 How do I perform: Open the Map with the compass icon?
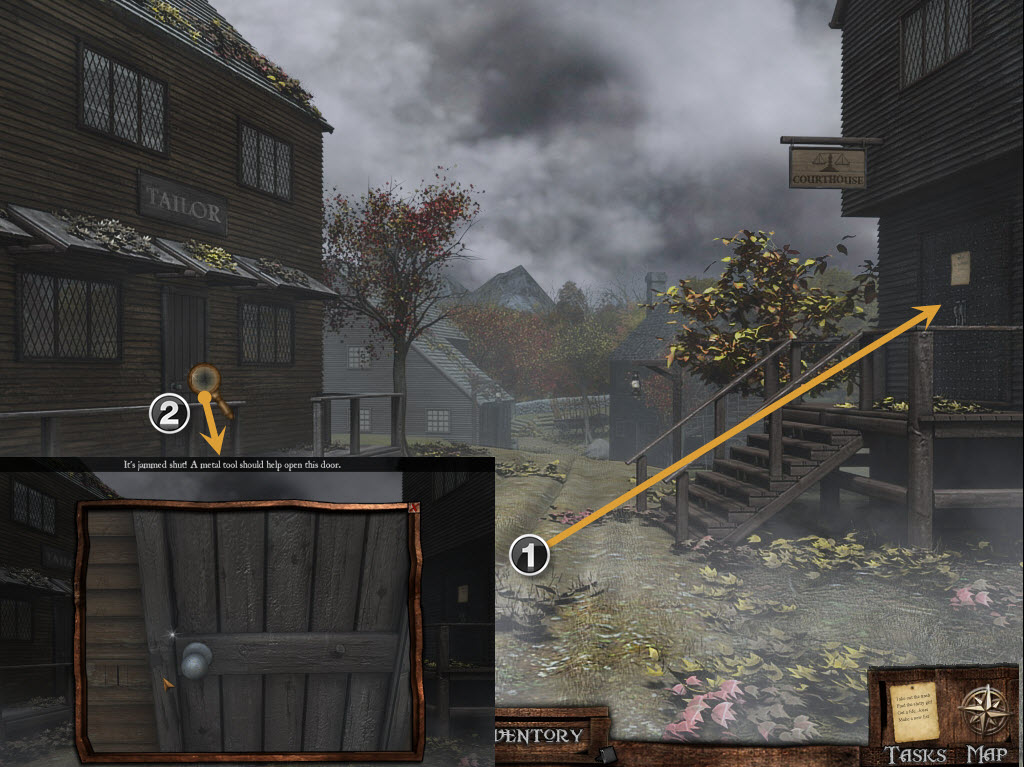pos(985,714)
